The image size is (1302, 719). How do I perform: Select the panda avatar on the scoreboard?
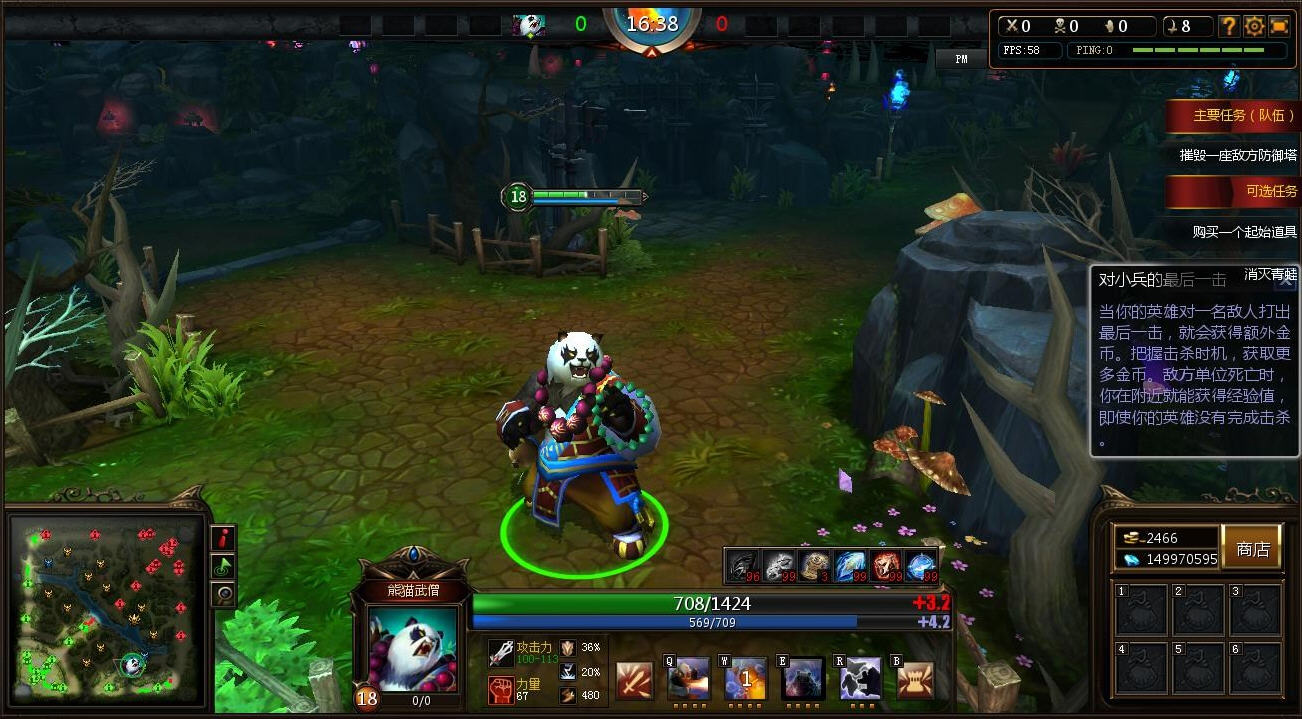click(529, 25)
